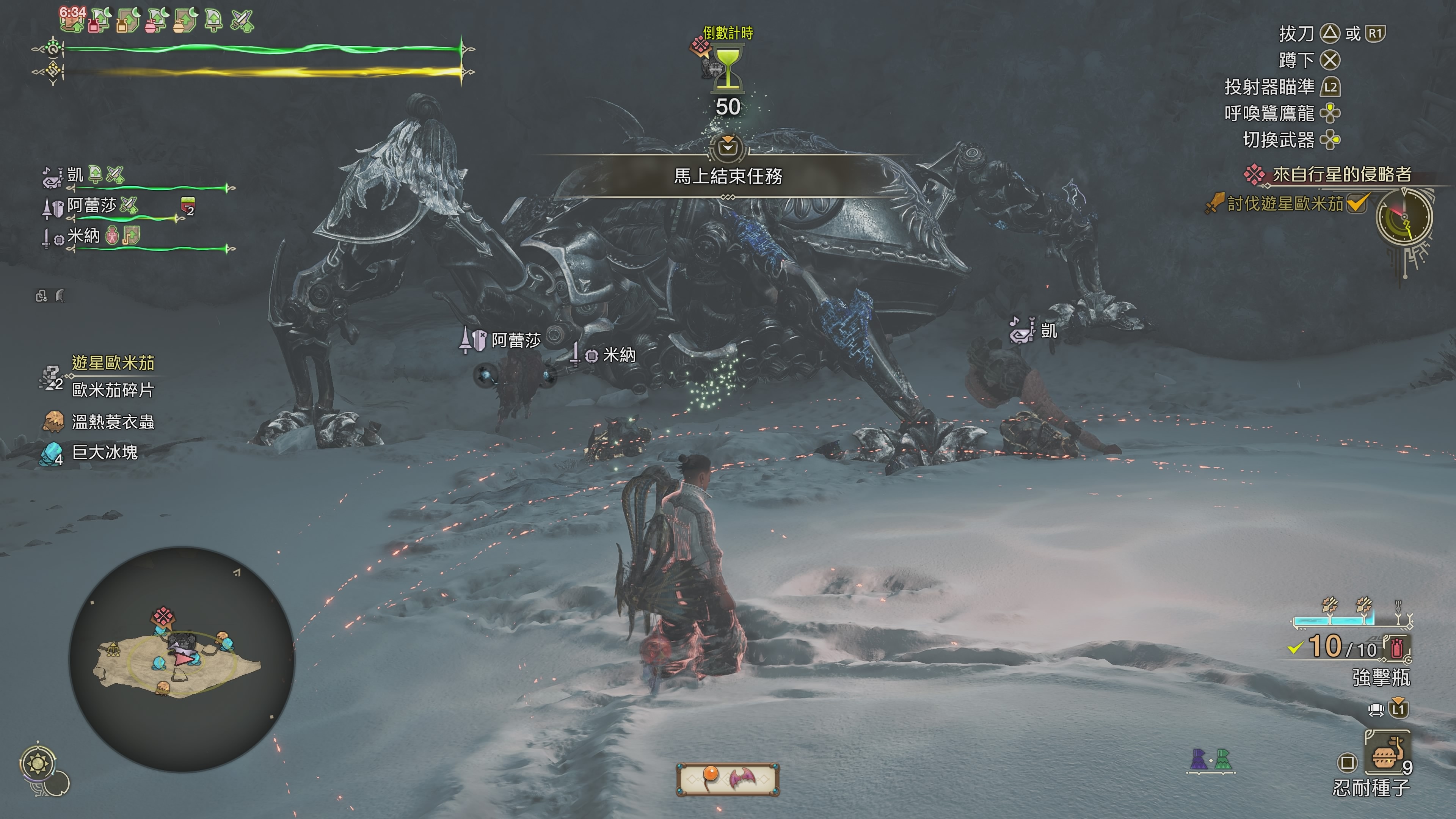Open the circular minimap
This screenshot has width=1456, height=819.
click(x=182, y=659)
